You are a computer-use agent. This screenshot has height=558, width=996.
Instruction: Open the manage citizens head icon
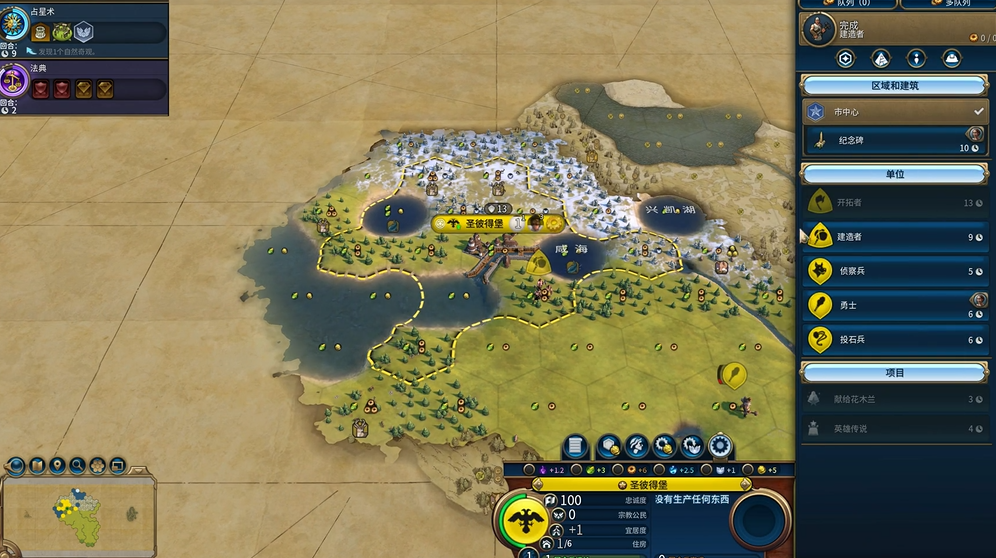click(x=637, y=446)
